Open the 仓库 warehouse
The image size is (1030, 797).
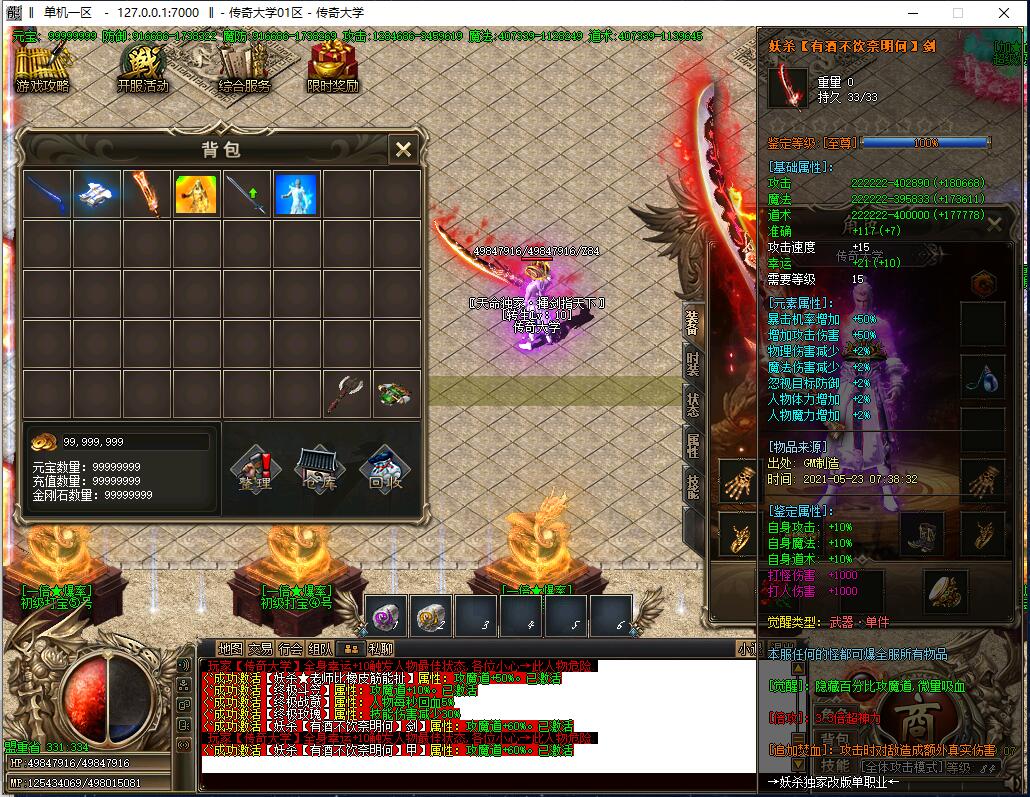319,471
